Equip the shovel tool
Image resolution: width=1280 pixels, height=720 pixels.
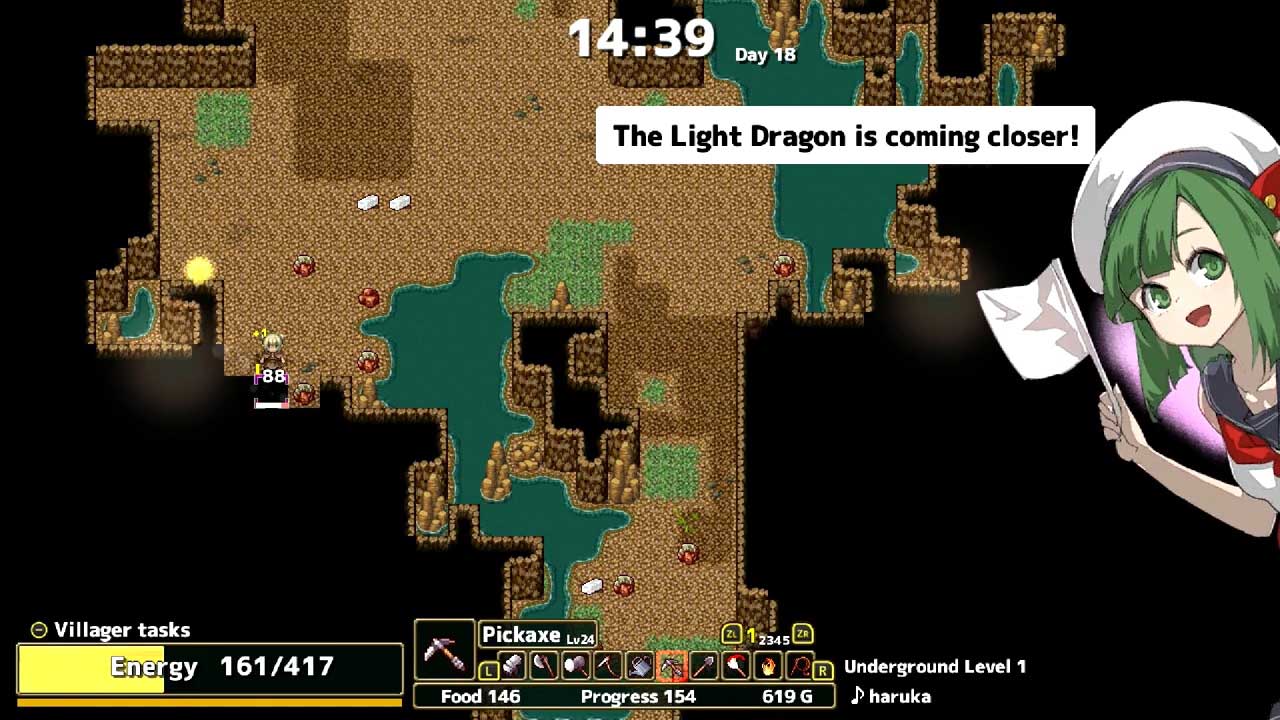(x=704, y=665)
